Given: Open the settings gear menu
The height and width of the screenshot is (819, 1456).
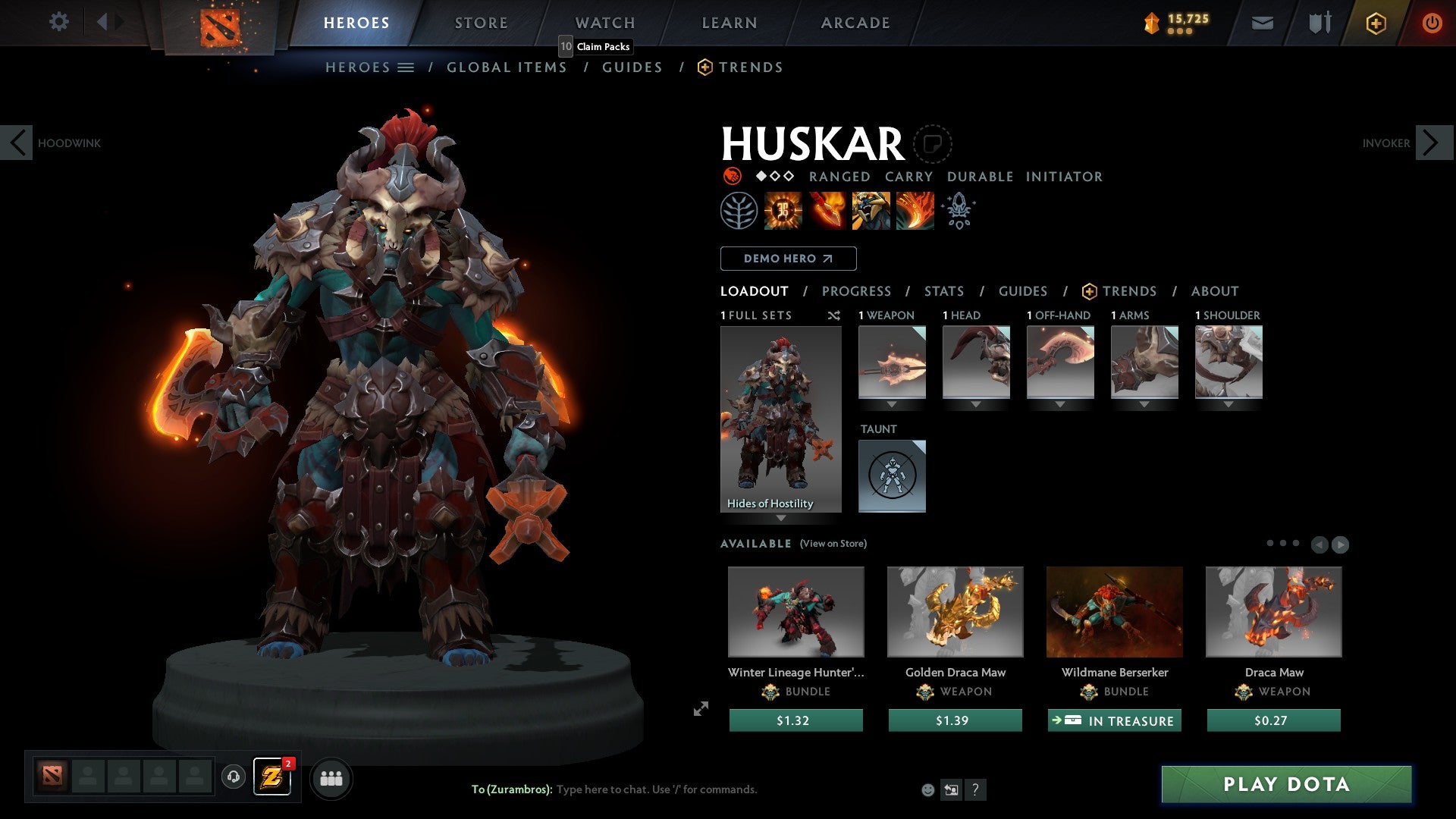Looking at the screenshot, I should point(58,22).
